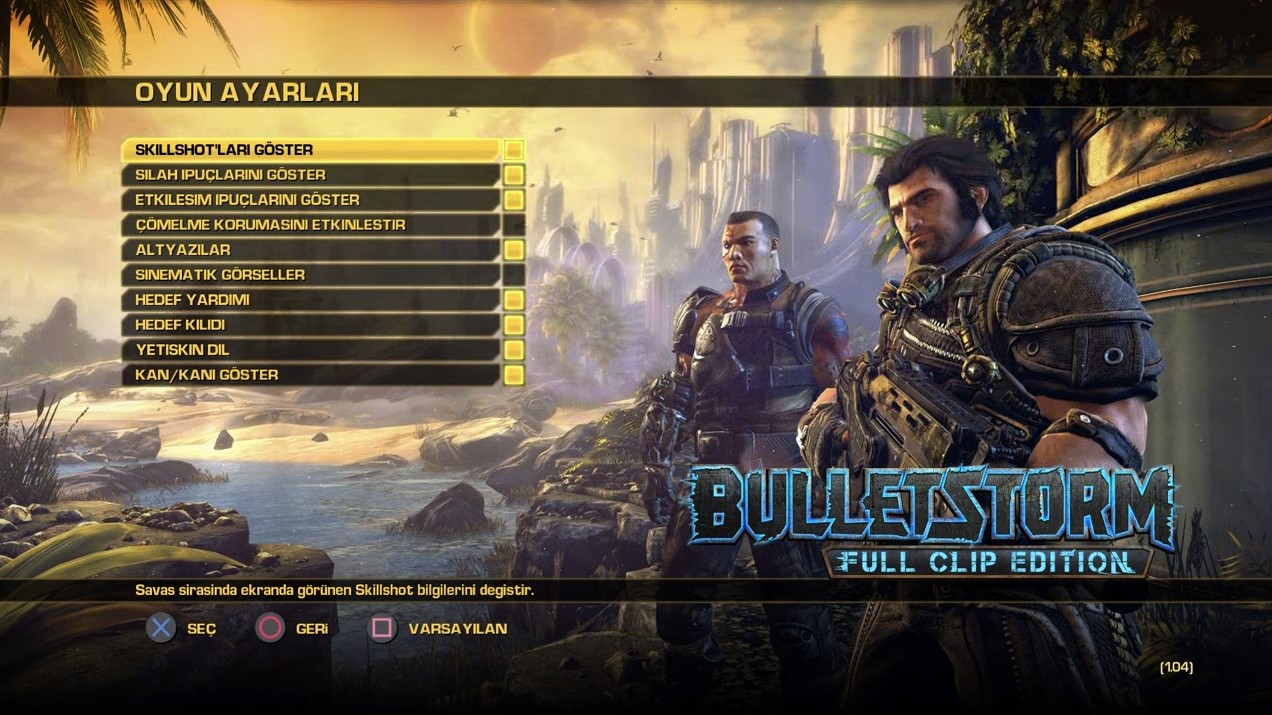Uncheck the Yetiskin Dil checkbox

pos(513,350)
